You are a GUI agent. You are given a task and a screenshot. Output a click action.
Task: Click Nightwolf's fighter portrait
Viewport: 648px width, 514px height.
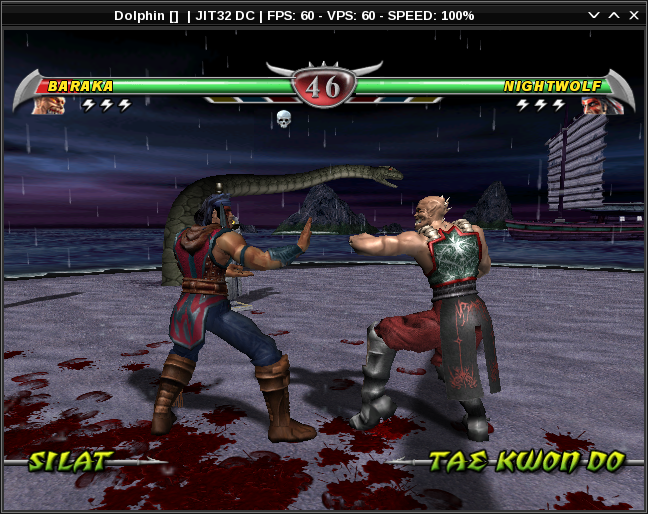tap(596, 104)
